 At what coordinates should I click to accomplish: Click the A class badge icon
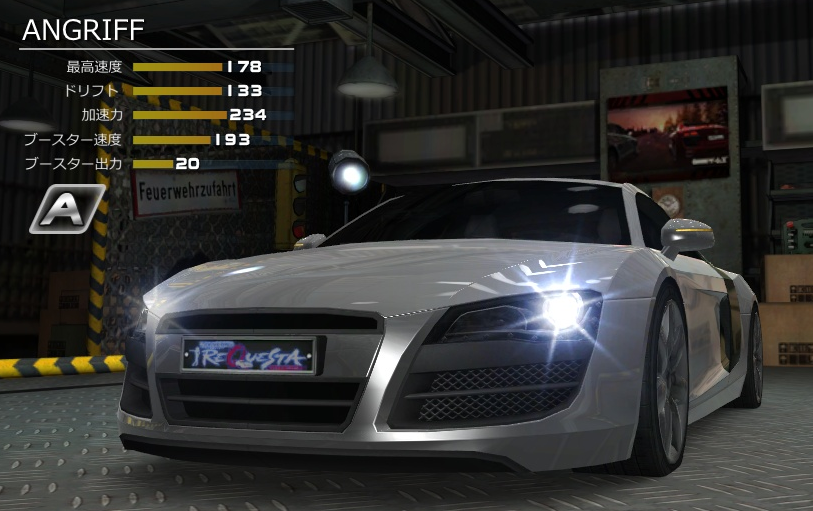click(67, 209)
